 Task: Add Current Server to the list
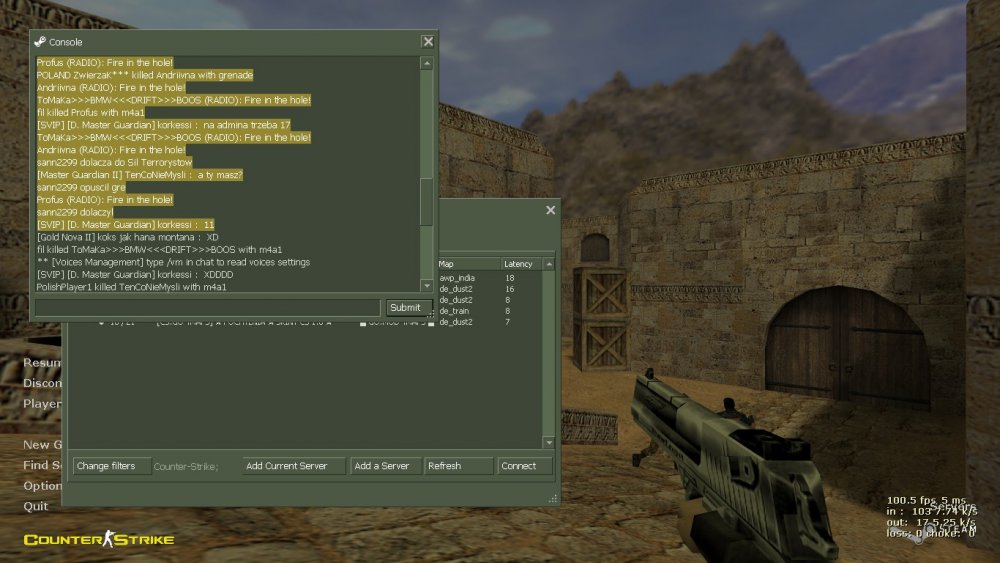tap(294, 466)
